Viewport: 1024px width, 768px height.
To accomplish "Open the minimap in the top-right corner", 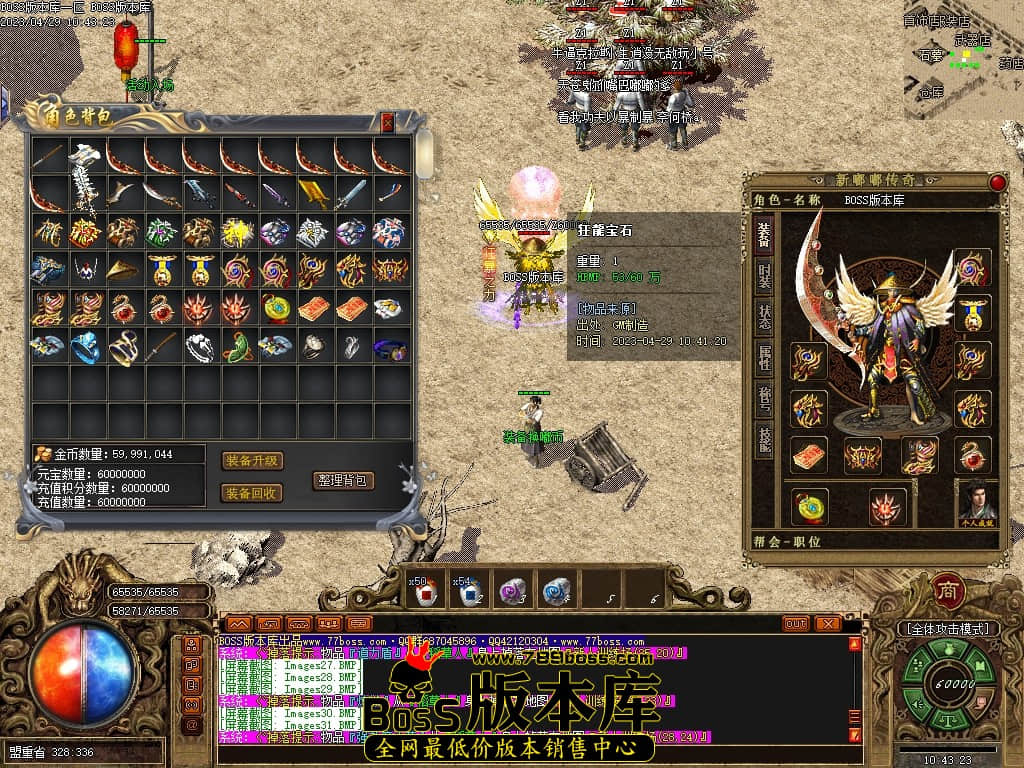I will [963, 60].
